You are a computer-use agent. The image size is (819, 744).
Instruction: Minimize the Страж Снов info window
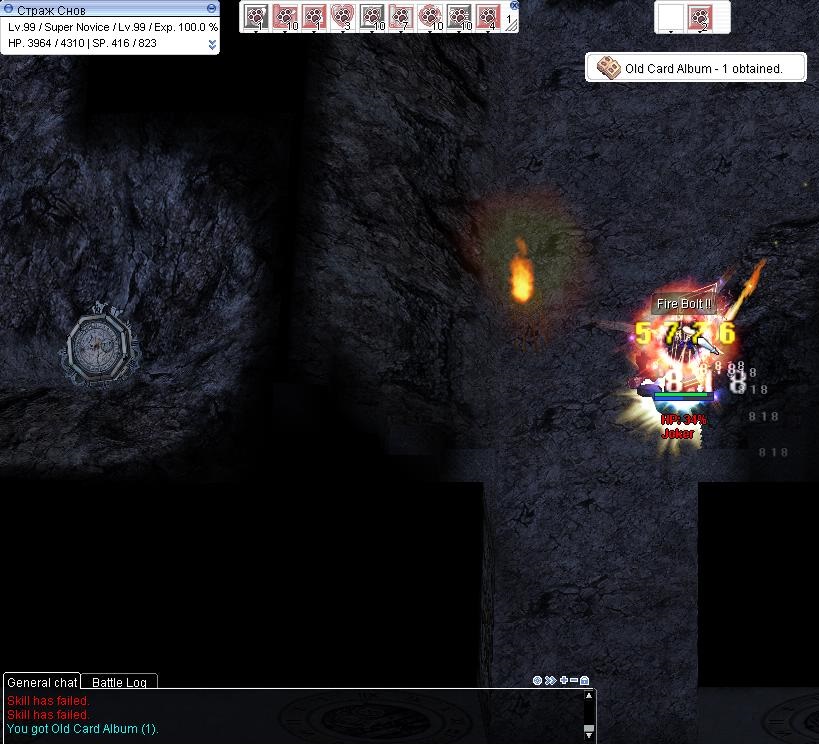9,9
